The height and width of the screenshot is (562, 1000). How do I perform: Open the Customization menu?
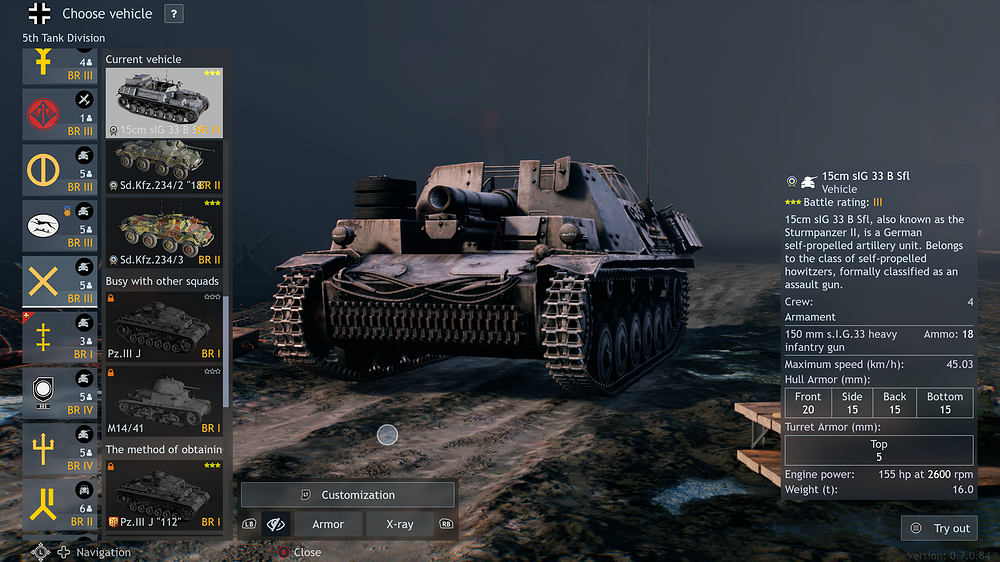point(347,495)
